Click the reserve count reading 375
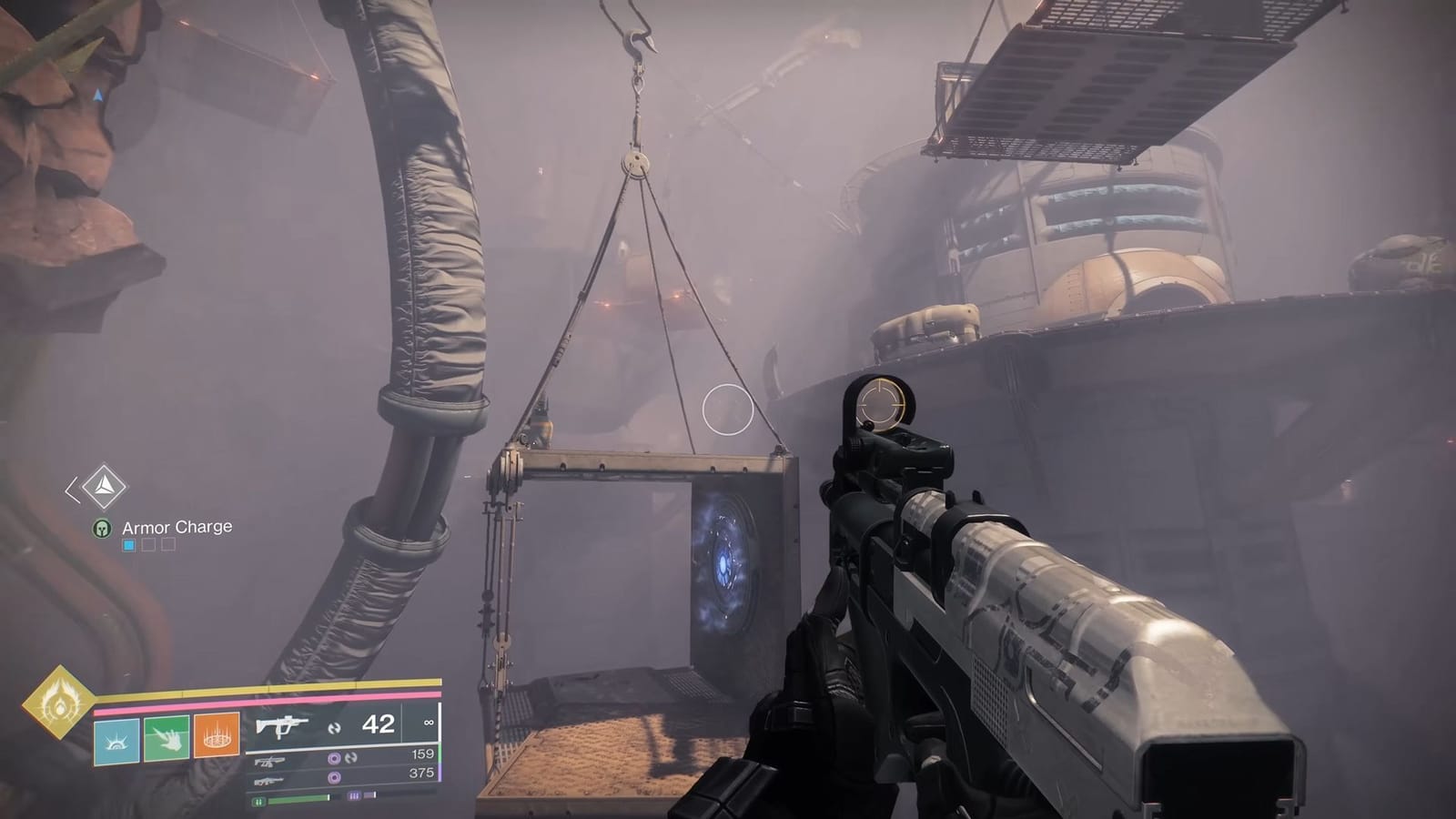Viewport: 1456px width, 819px height. 421,773
